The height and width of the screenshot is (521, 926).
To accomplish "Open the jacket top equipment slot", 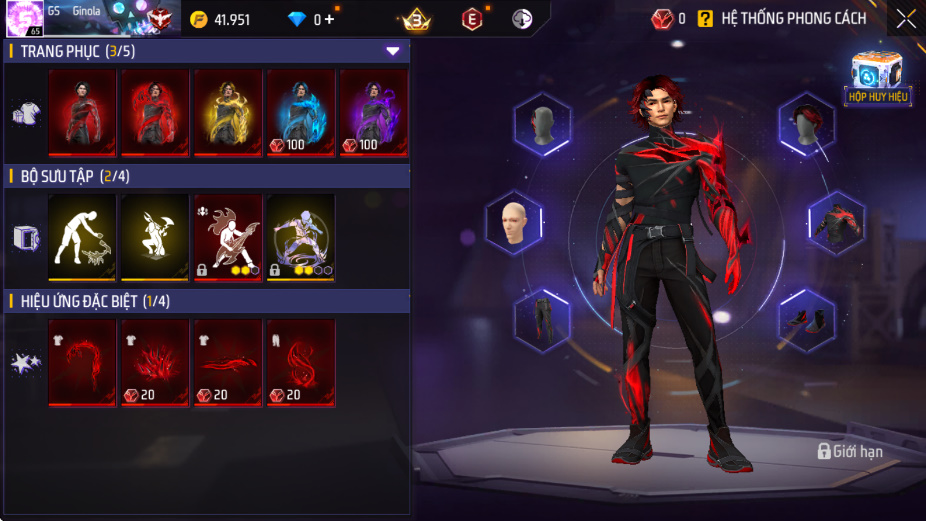I will click(835, 222).
